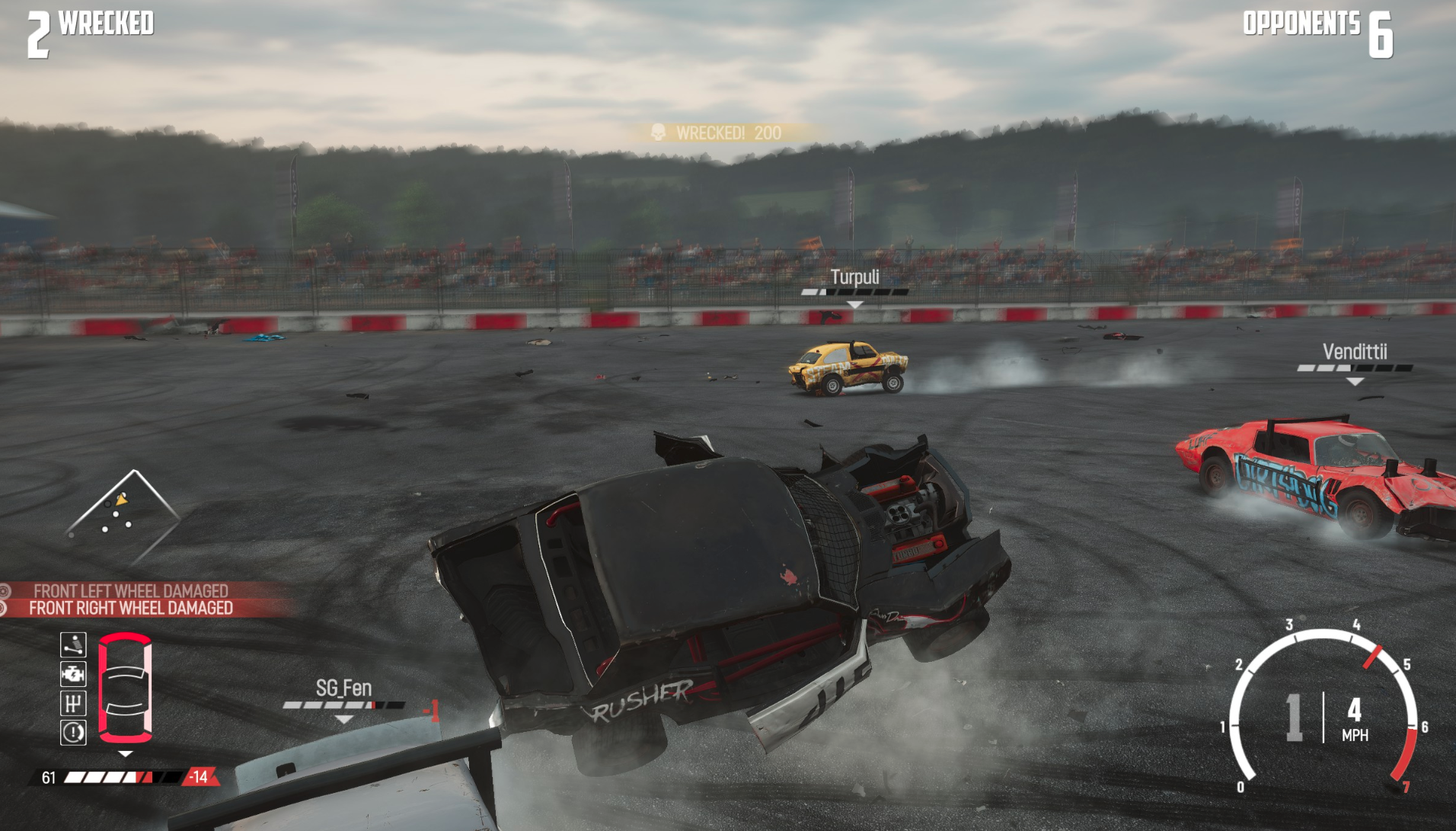This screenshot has height=831, width=1456.
Task: Select the engine damage icon
Action: pyautogui.click(x=73, y=674)
